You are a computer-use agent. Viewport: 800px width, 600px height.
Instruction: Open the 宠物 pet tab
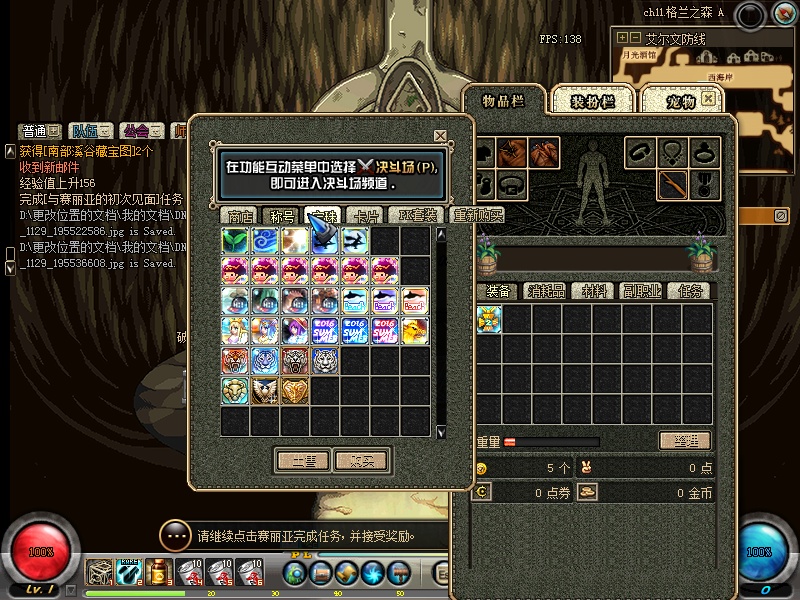[681, 101]
